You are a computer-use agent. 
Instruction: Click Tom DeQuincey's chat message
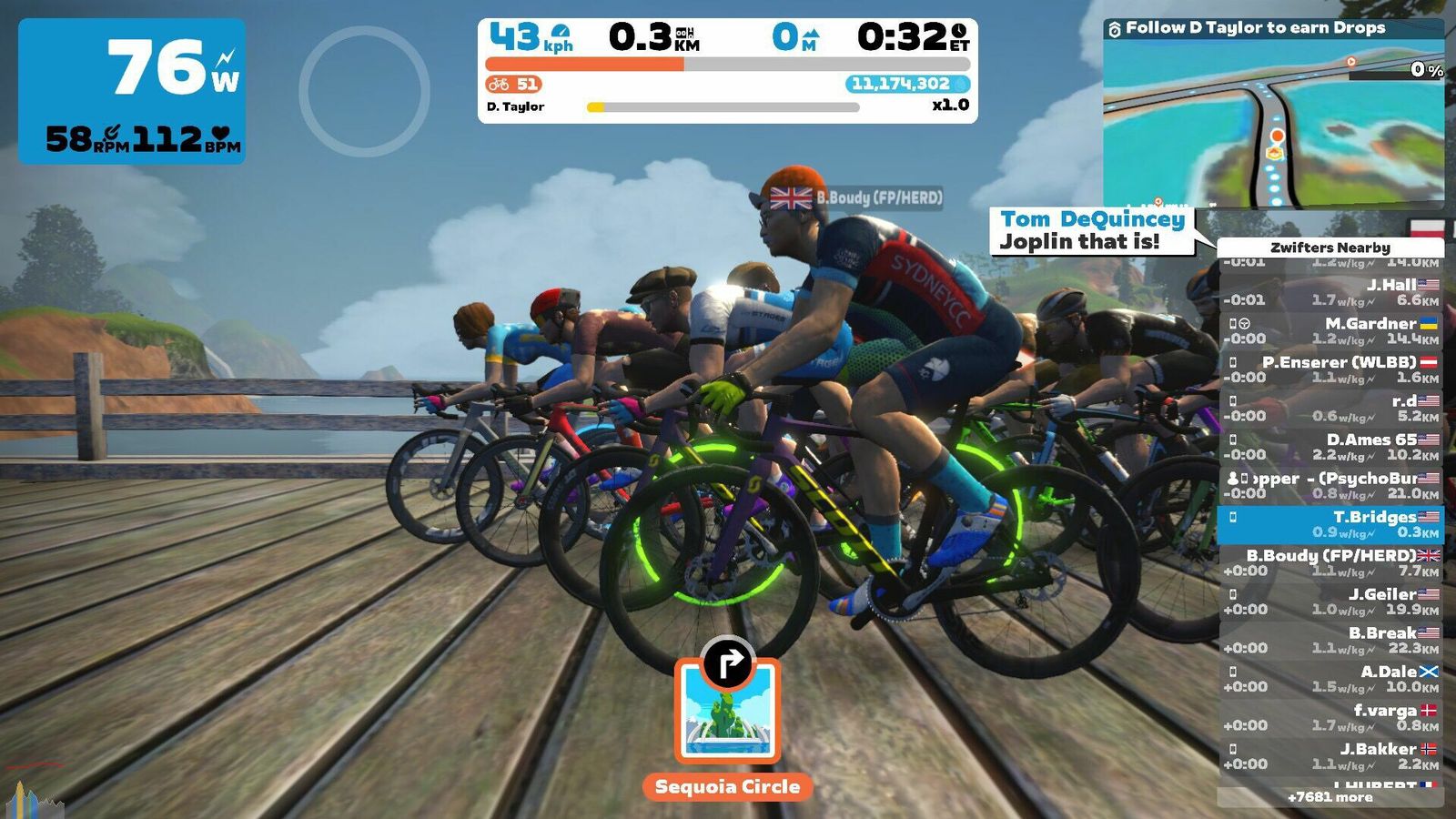click(1092, 231)
